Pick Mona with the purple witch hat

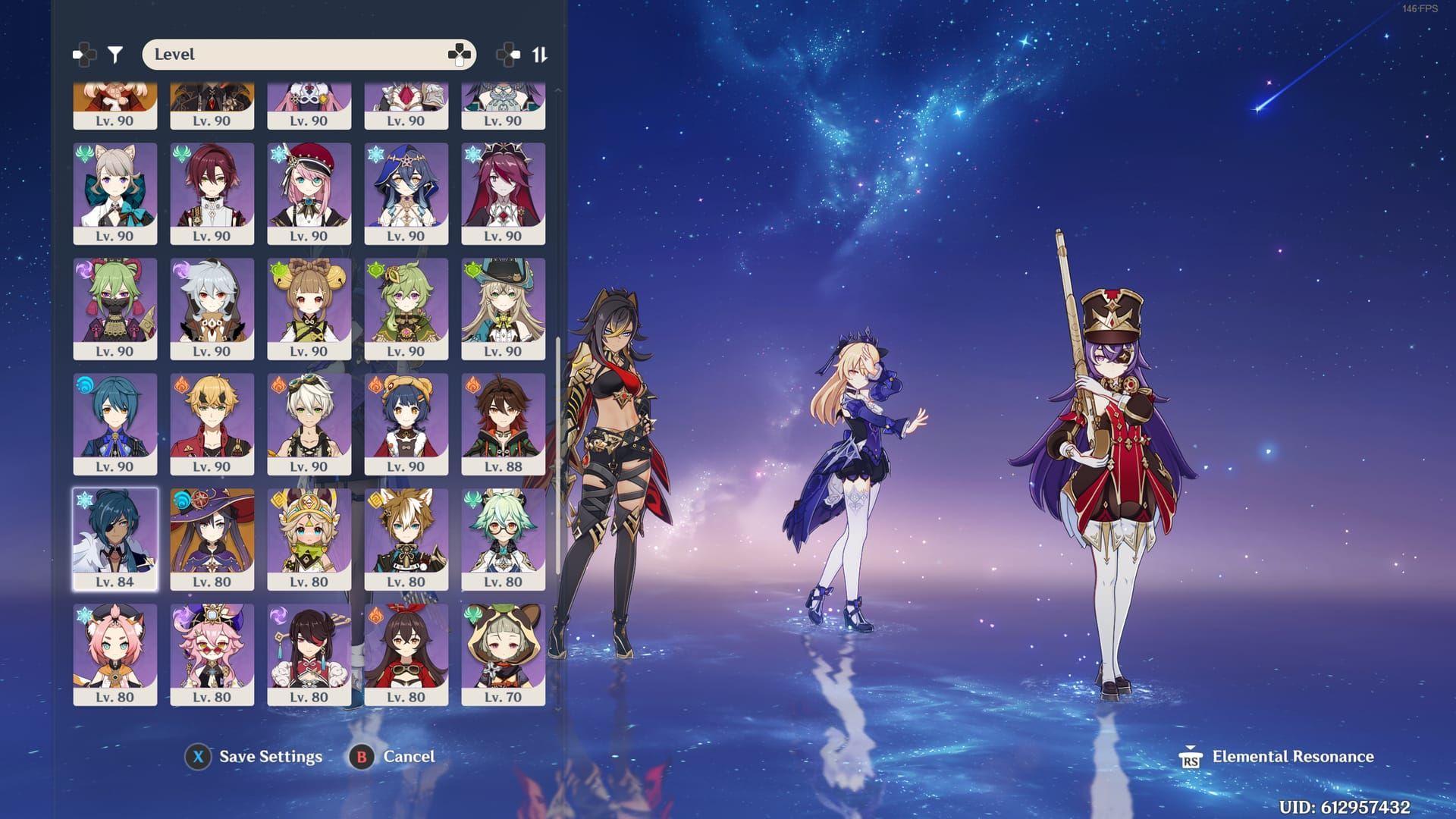tap(212, 539)
